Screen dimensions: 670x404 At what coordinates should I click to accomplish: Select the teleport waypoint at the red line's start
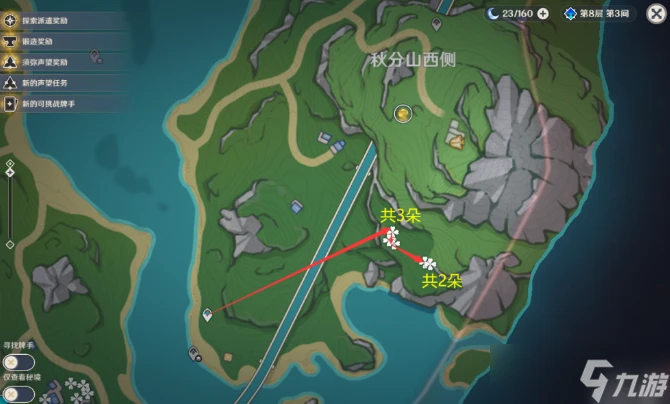point(207,314)
